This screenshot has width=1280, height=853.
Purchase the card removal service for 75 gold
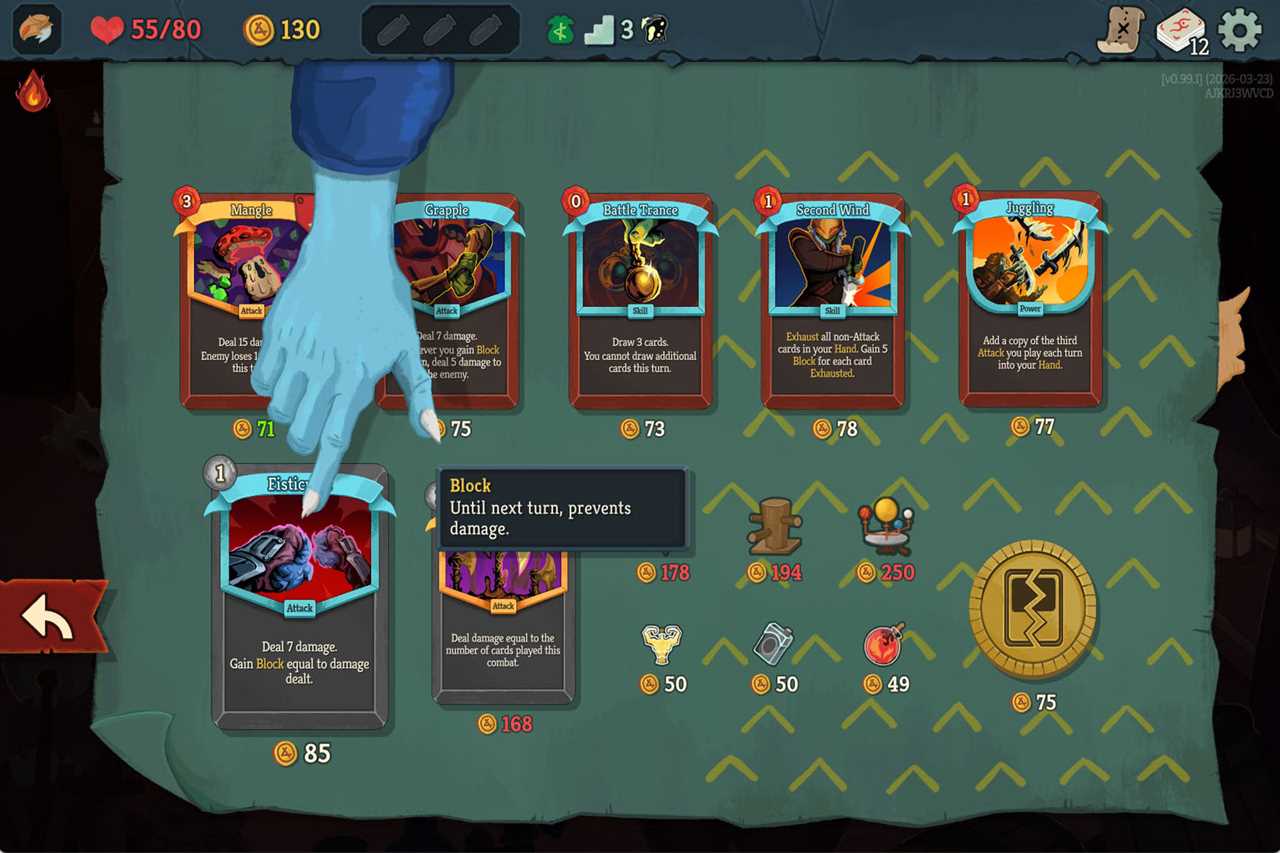(1033, 608)
